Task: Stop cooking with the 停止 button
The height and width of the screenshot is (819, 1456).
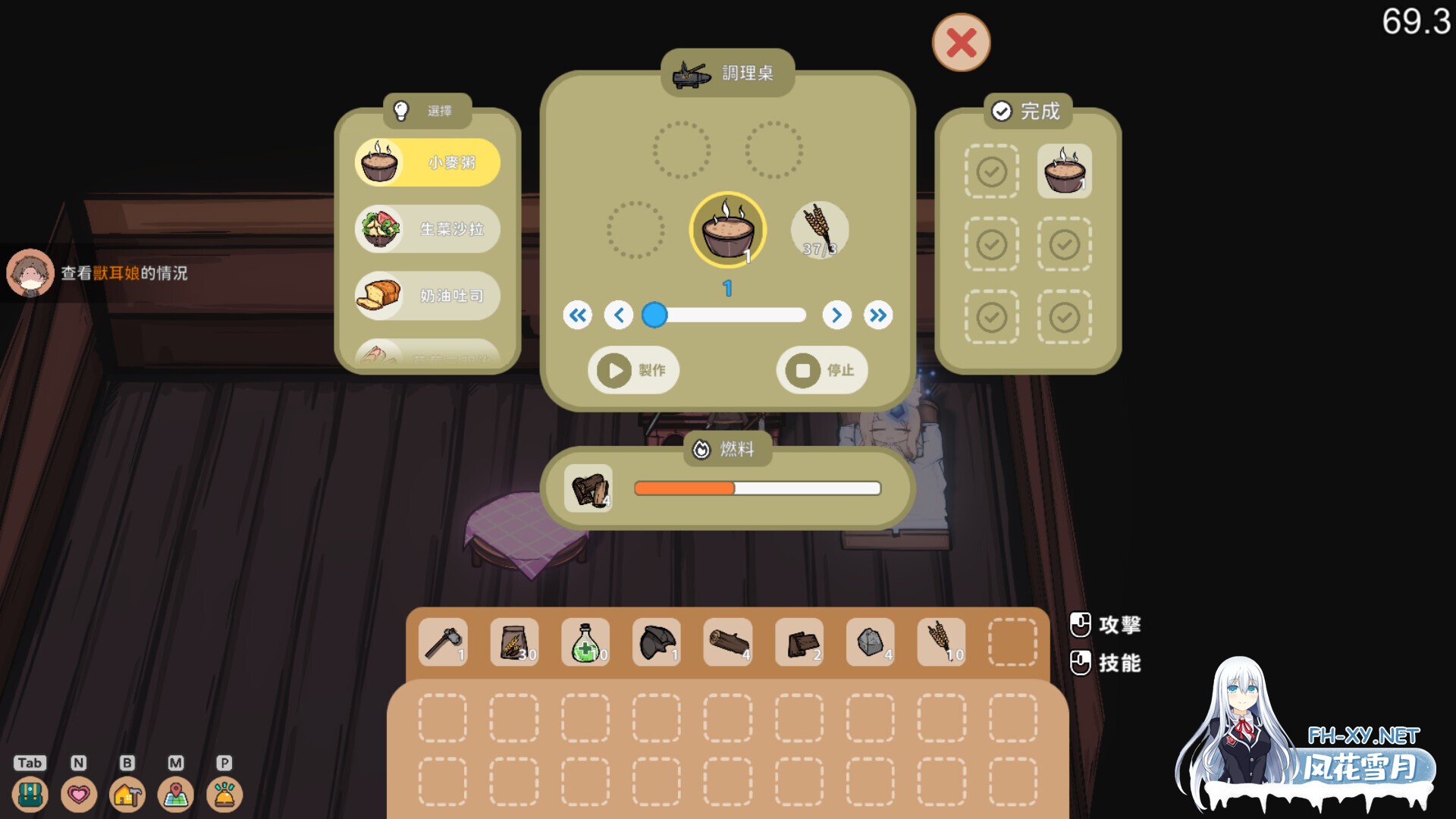Action: (821, 370)
